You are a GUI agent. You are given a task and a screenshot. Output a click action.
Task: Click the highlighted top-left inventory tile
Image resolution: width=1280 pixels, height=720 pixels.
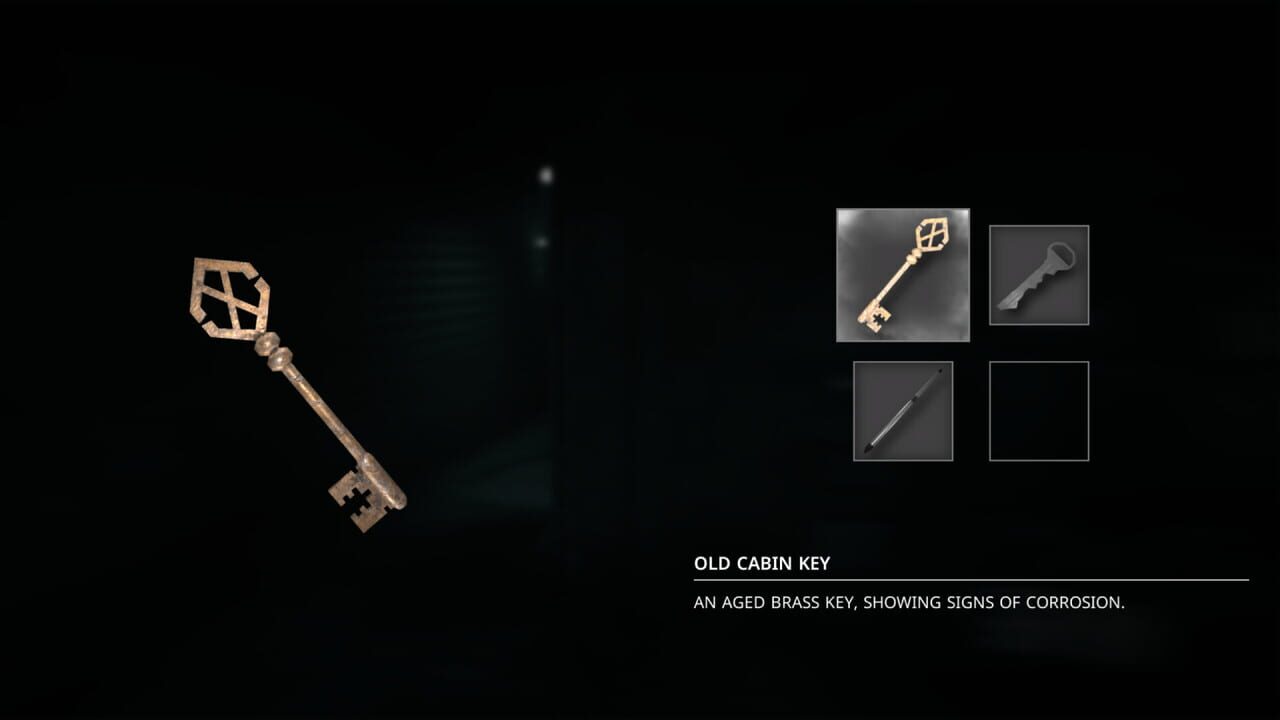tap(901, 274)
